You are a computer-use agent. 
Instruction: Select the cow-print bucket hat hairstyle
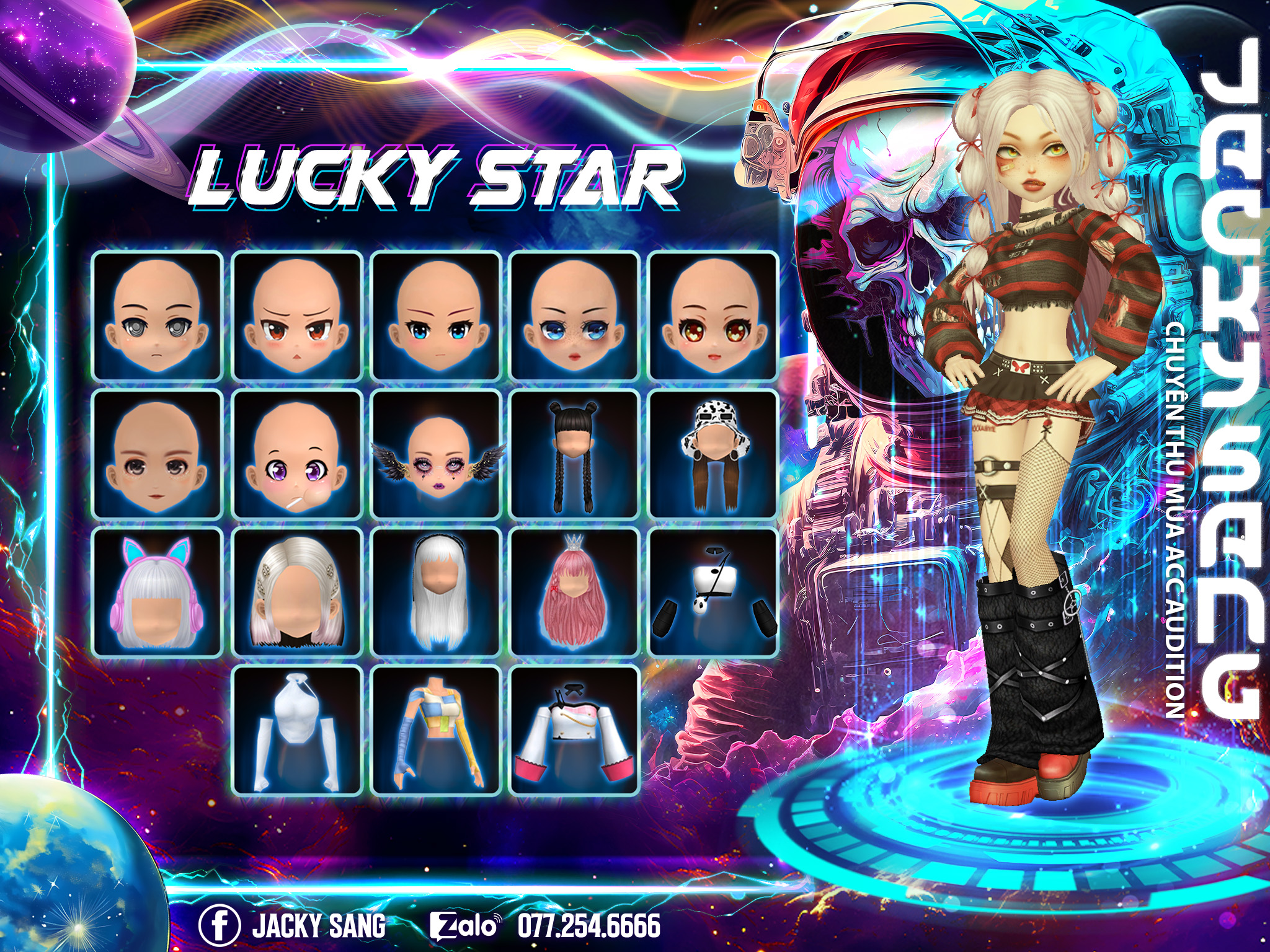713,454
